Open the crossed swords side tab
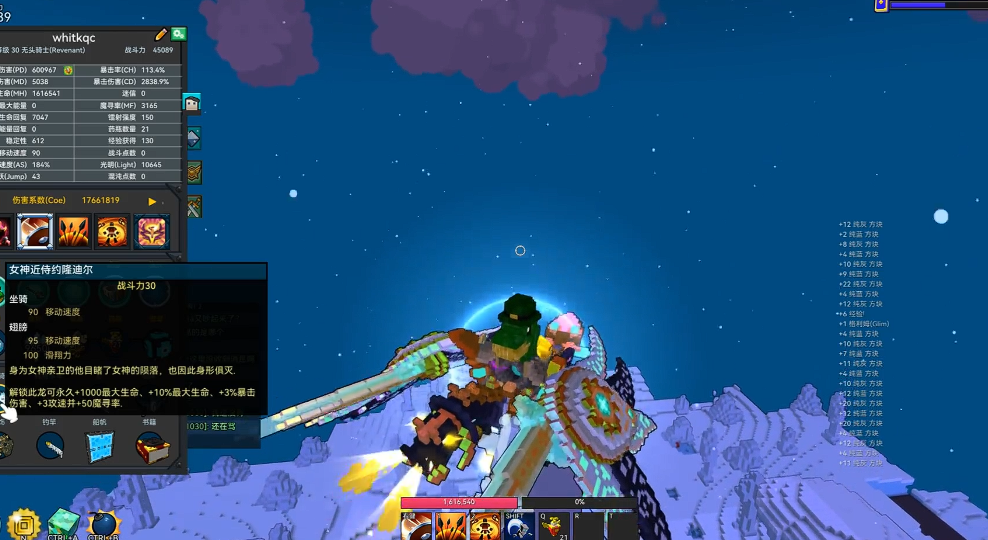The width and height of the screenshot is (988, 540). click(x=193, y=207)
